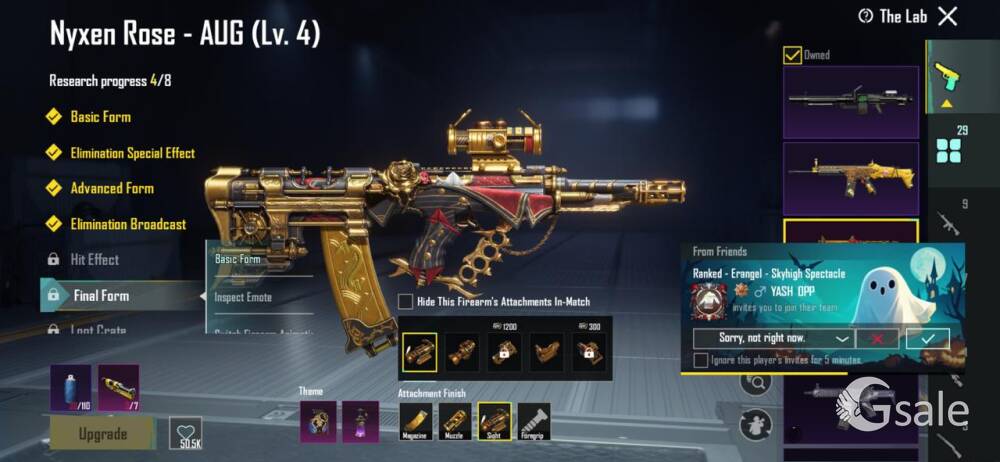Select the Basic Form research entry
Viewport: 1000px width, 462px height.
(x=100, y=117)
